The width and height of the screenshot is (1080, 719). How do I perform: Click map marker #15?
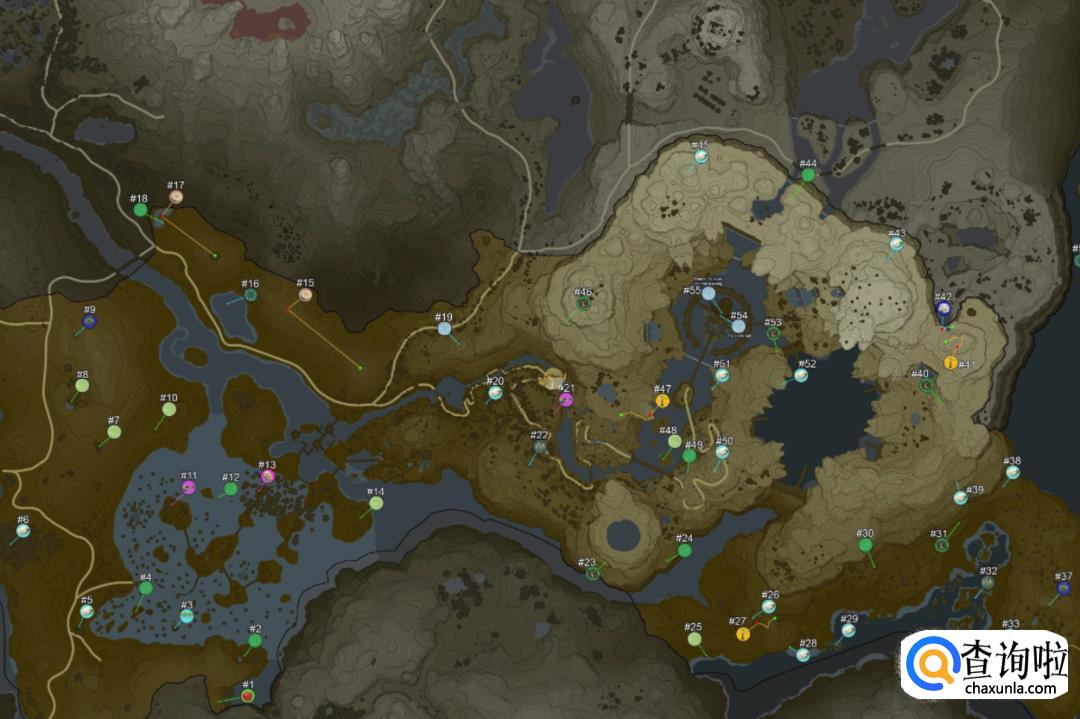(305, 294)
